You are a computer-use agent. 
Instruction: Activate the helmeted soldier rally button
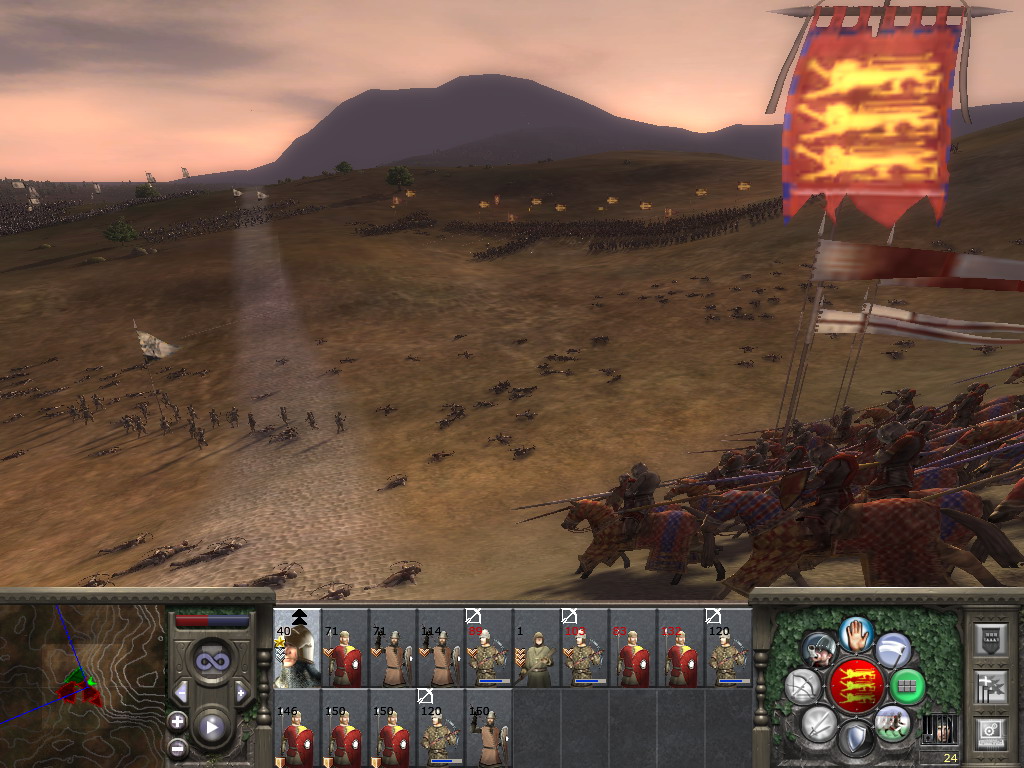(x=818, y=650)
